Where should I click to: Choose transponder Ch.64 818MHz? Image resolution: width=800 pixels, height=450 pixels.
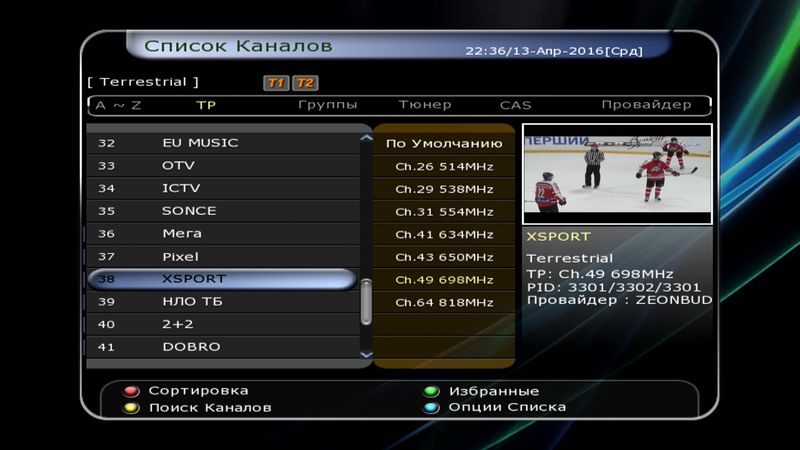click(444, 302)
